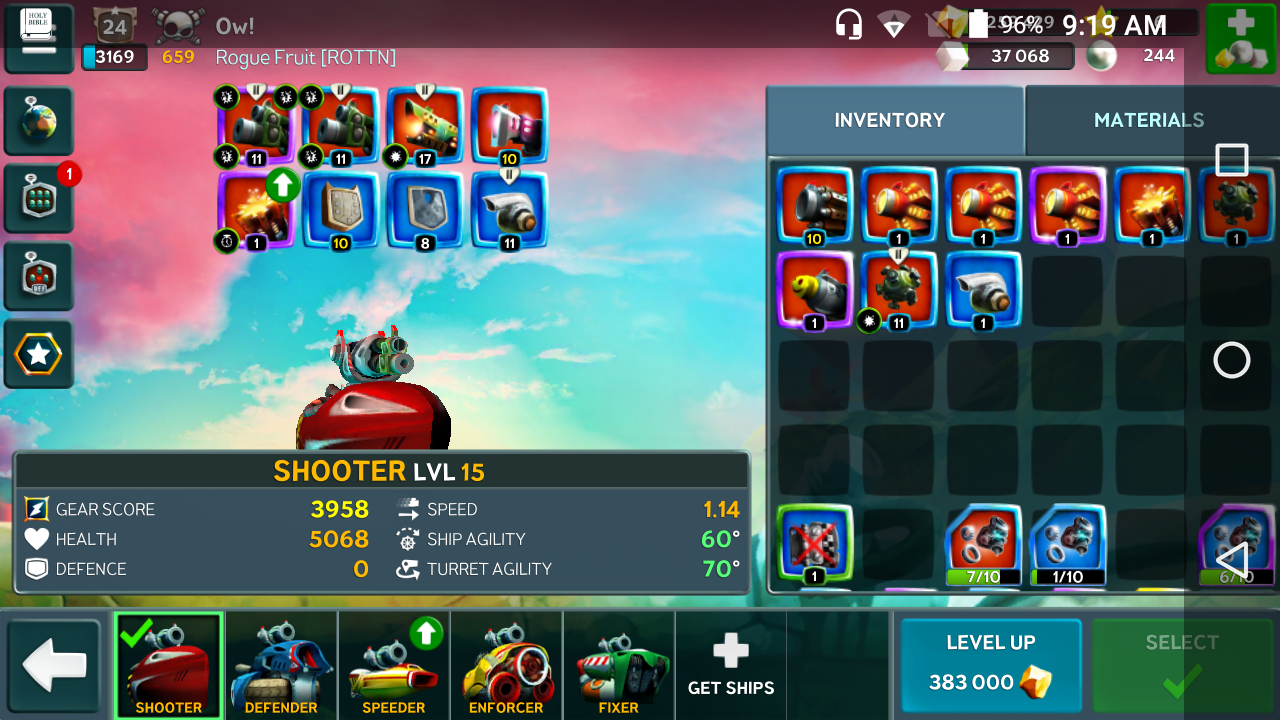Select the Defender ship
Screen dimensions: 1280x720
(281, 665)
